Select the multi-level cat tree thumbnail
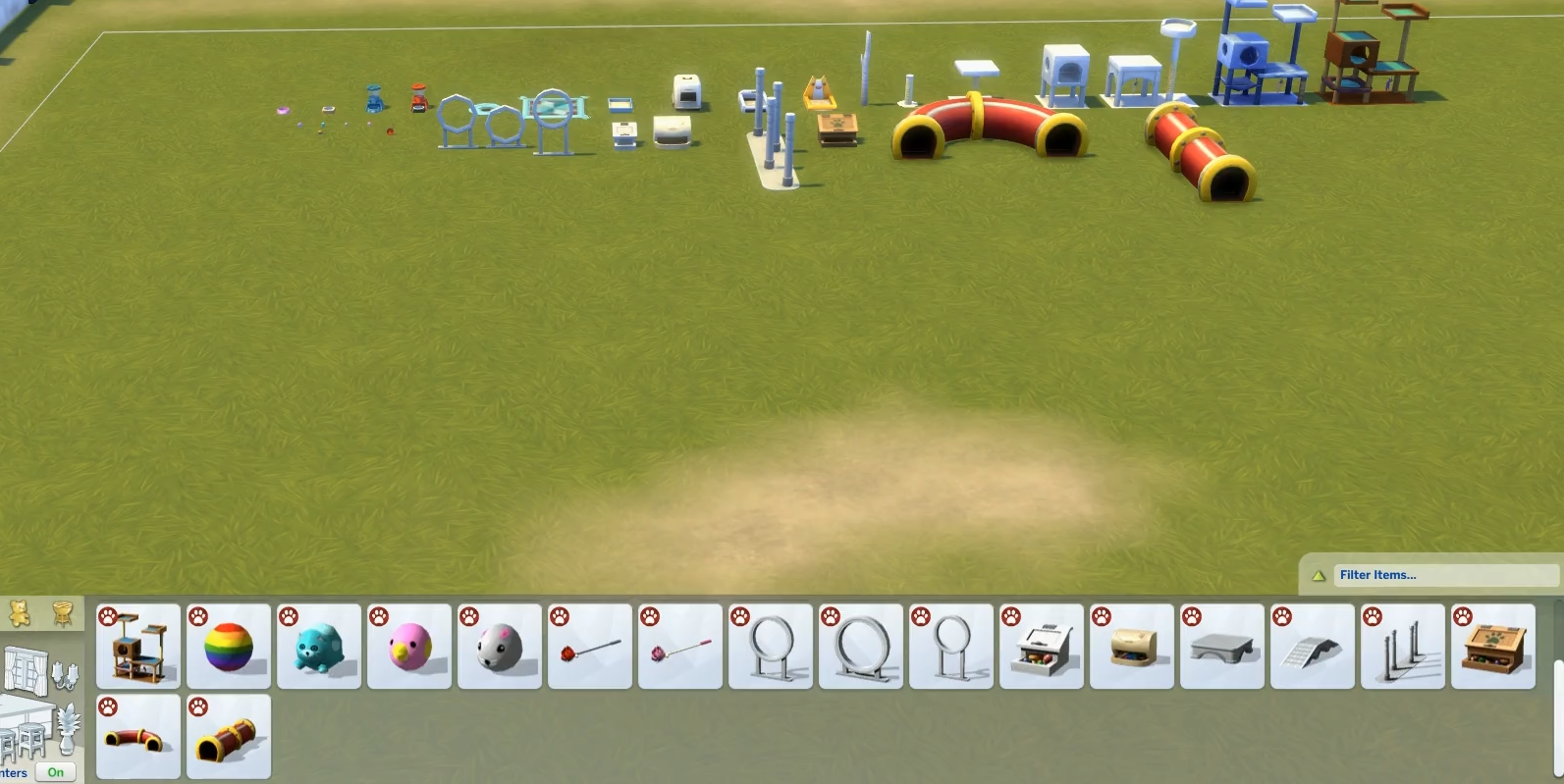The image size is (1564, 784). [x=138, y=647]
